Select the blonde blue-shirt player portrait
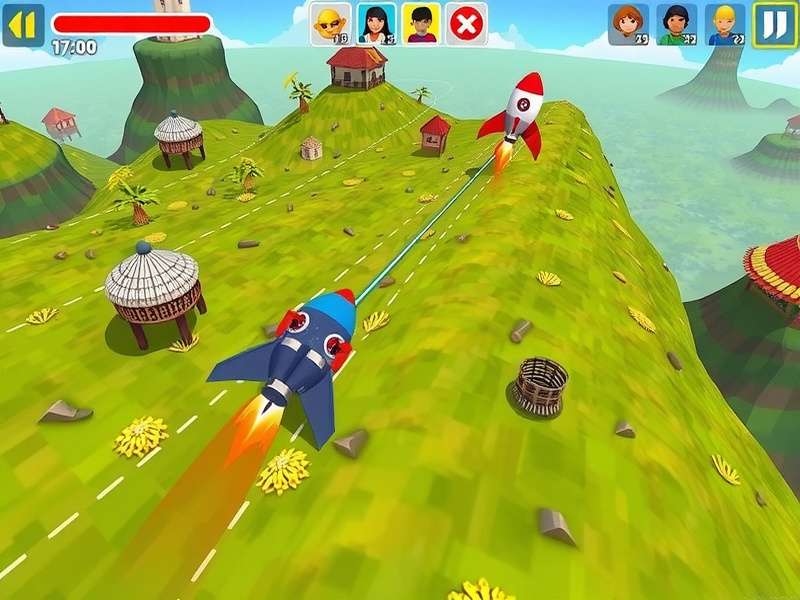Viewport: 800px width, 600px height. 725,24
